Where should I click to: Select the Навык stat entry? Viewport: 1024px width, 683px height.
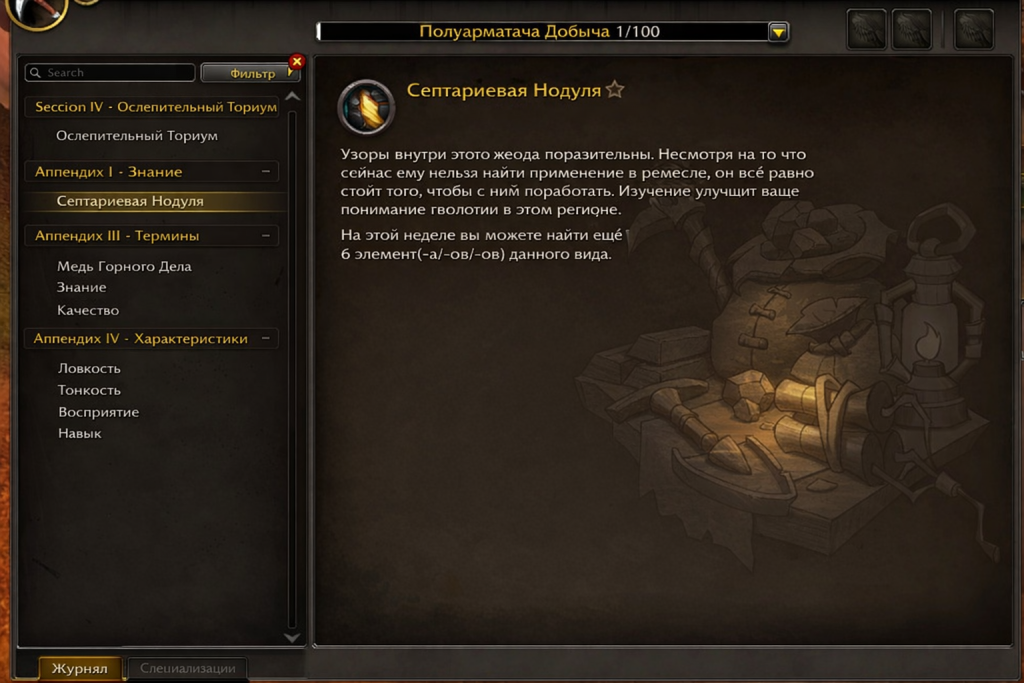80,434
